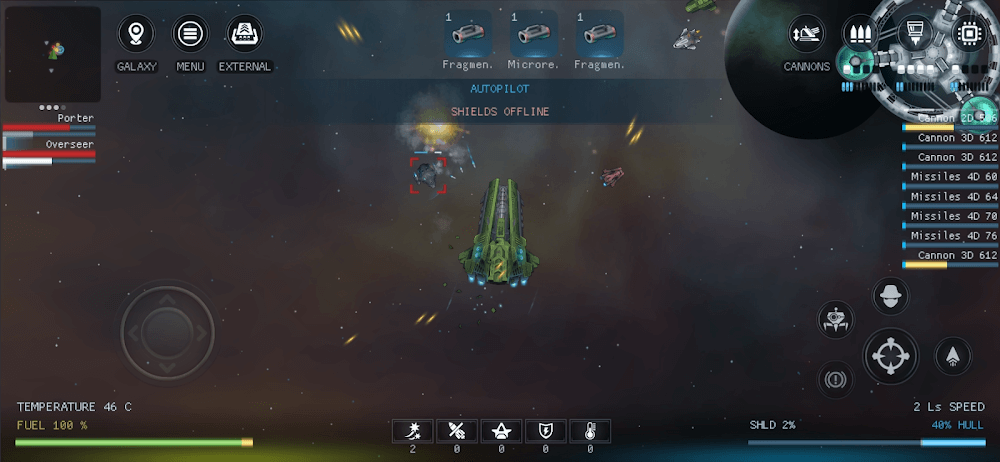Open the Galaxy map
This screenshot has width=1000, height=462.
(136, 35)
